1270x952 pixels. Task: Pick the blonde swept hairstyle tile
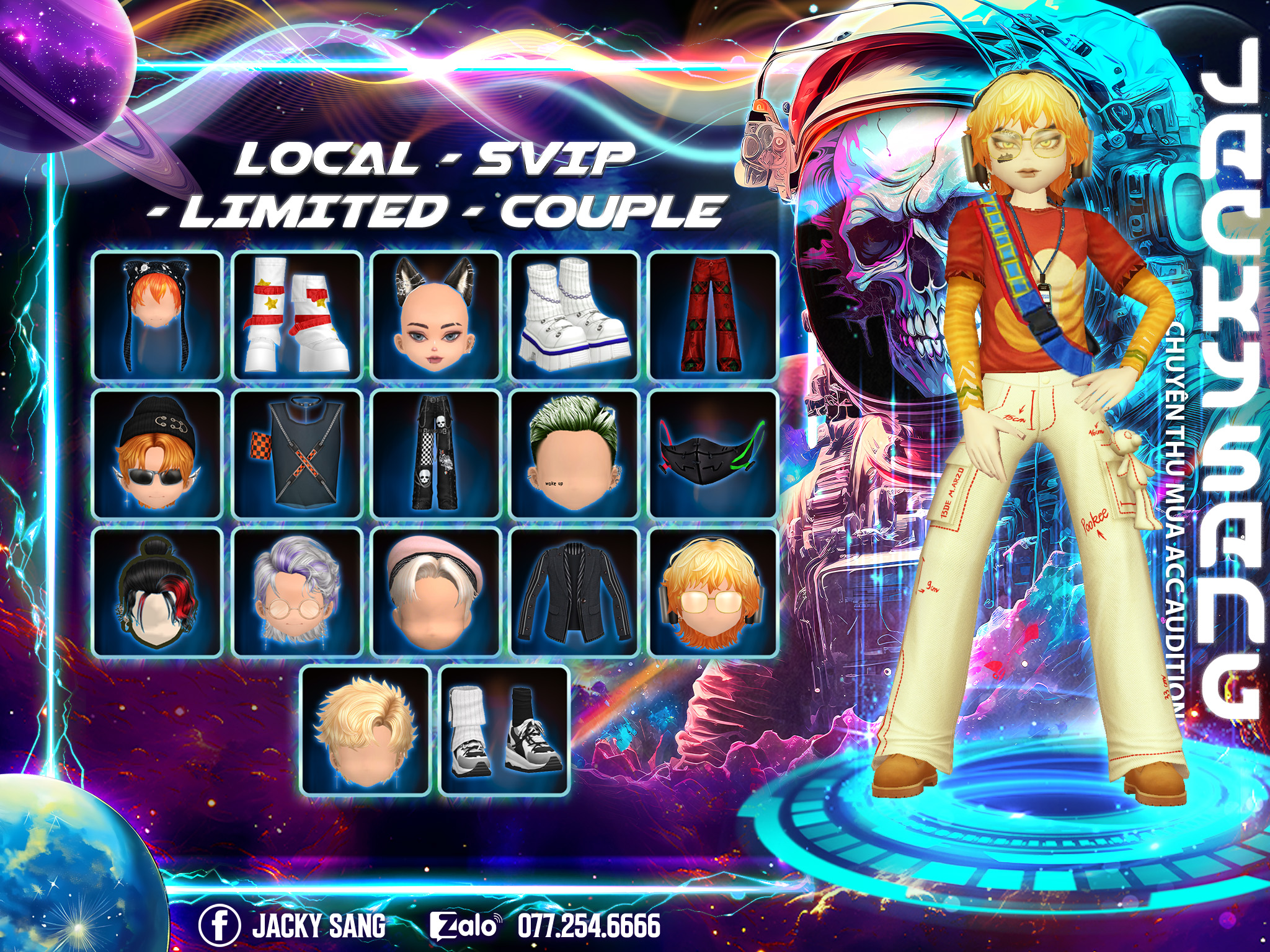tap(365, 731)
